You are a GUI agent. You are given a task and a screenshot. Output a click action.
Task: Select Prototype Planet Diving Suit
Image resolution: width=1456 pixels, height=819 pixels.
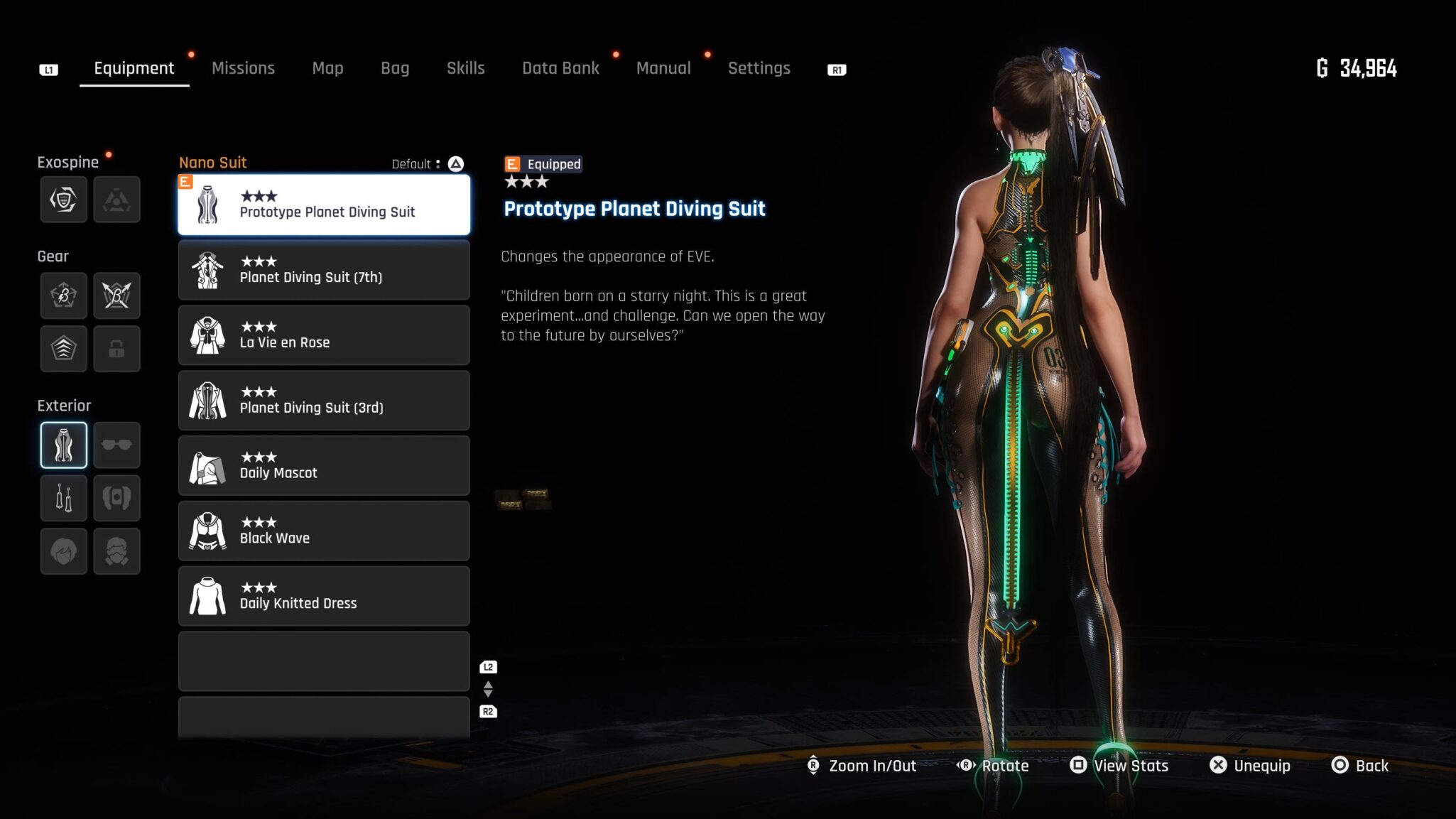point(324,205)
